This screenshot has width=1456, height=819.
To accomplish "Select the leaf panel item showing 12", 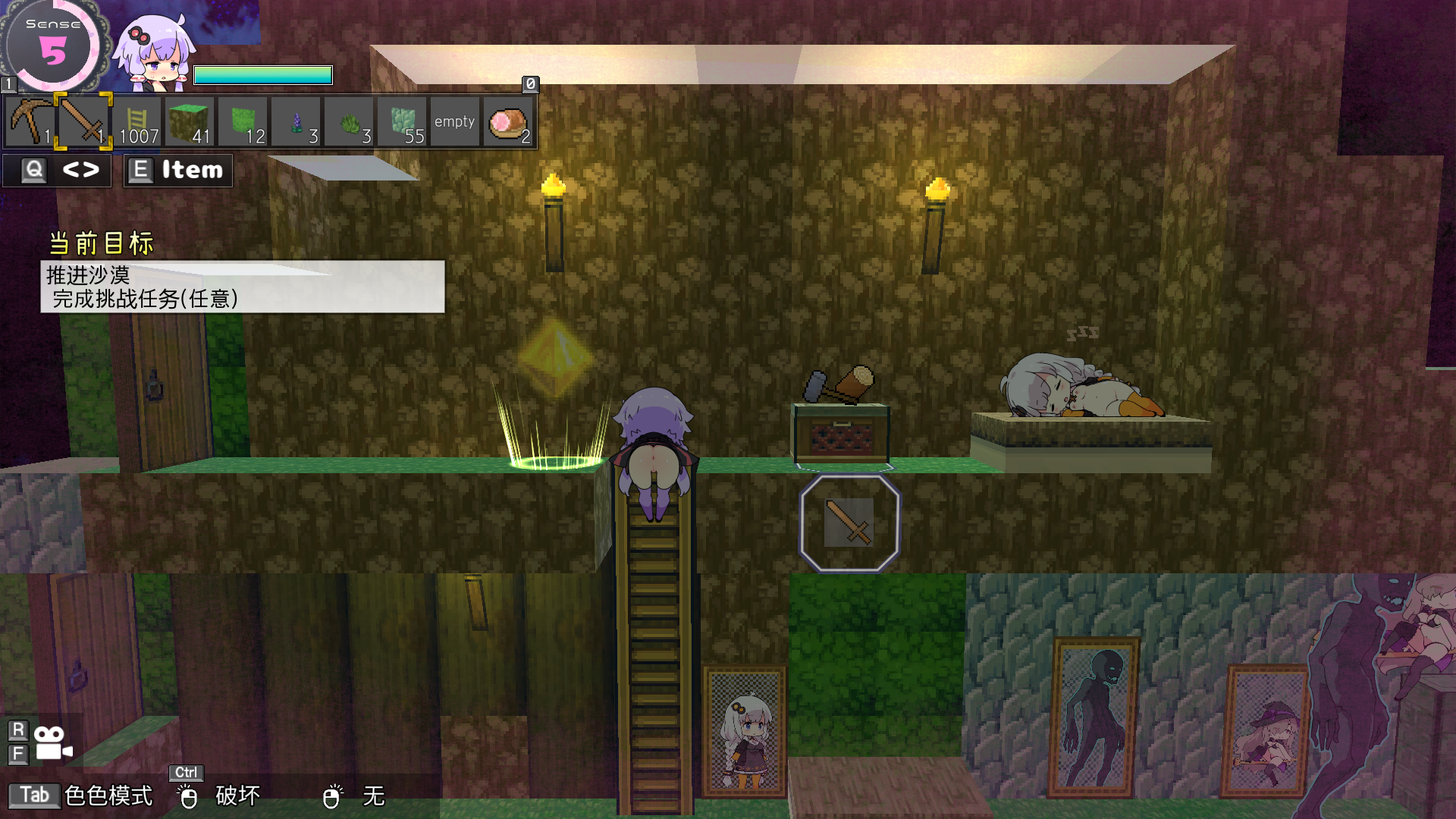I will point(243,121).
